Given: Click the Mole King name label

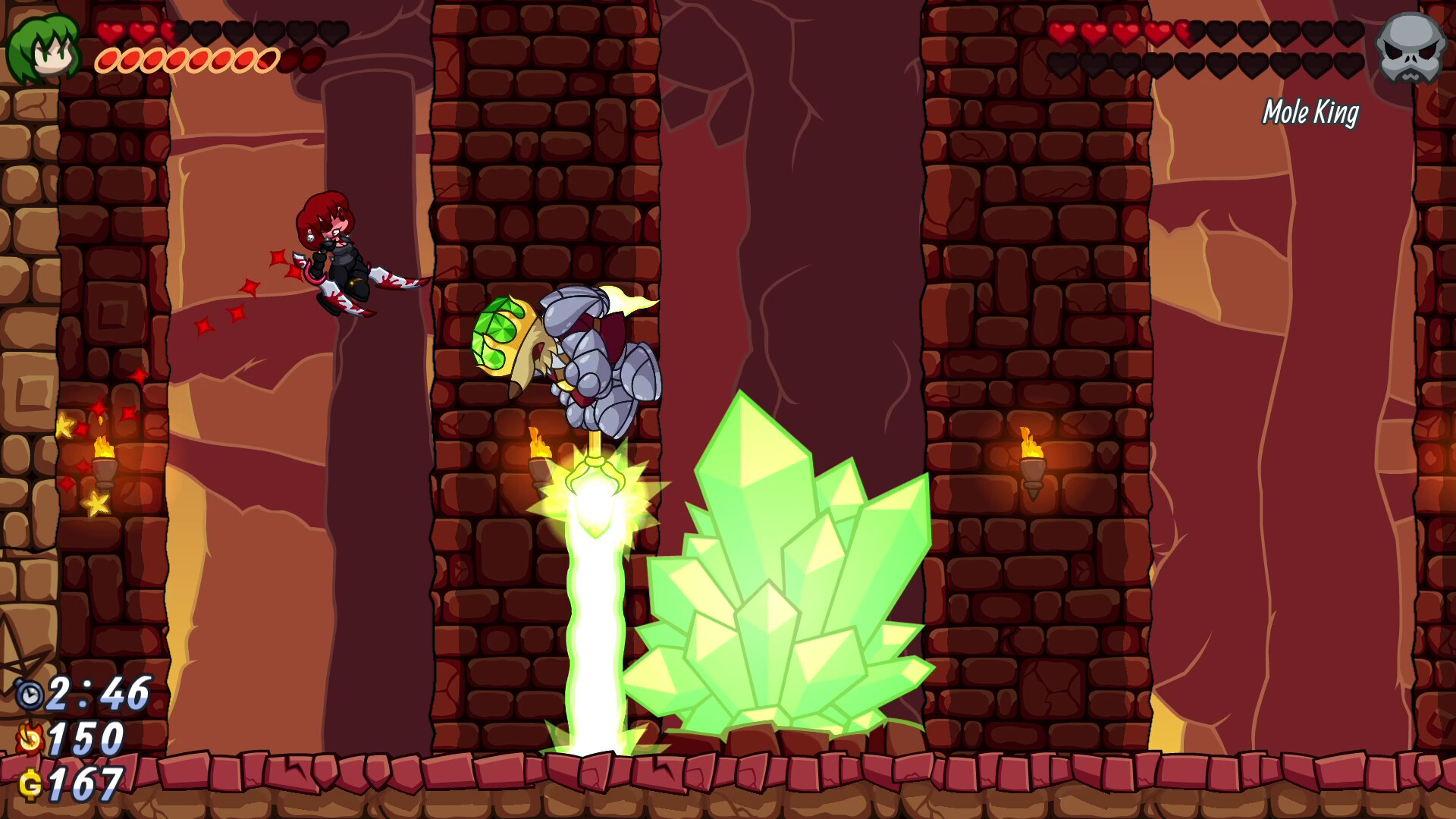Looking at the screenshot, I should tap(1310, 114).
